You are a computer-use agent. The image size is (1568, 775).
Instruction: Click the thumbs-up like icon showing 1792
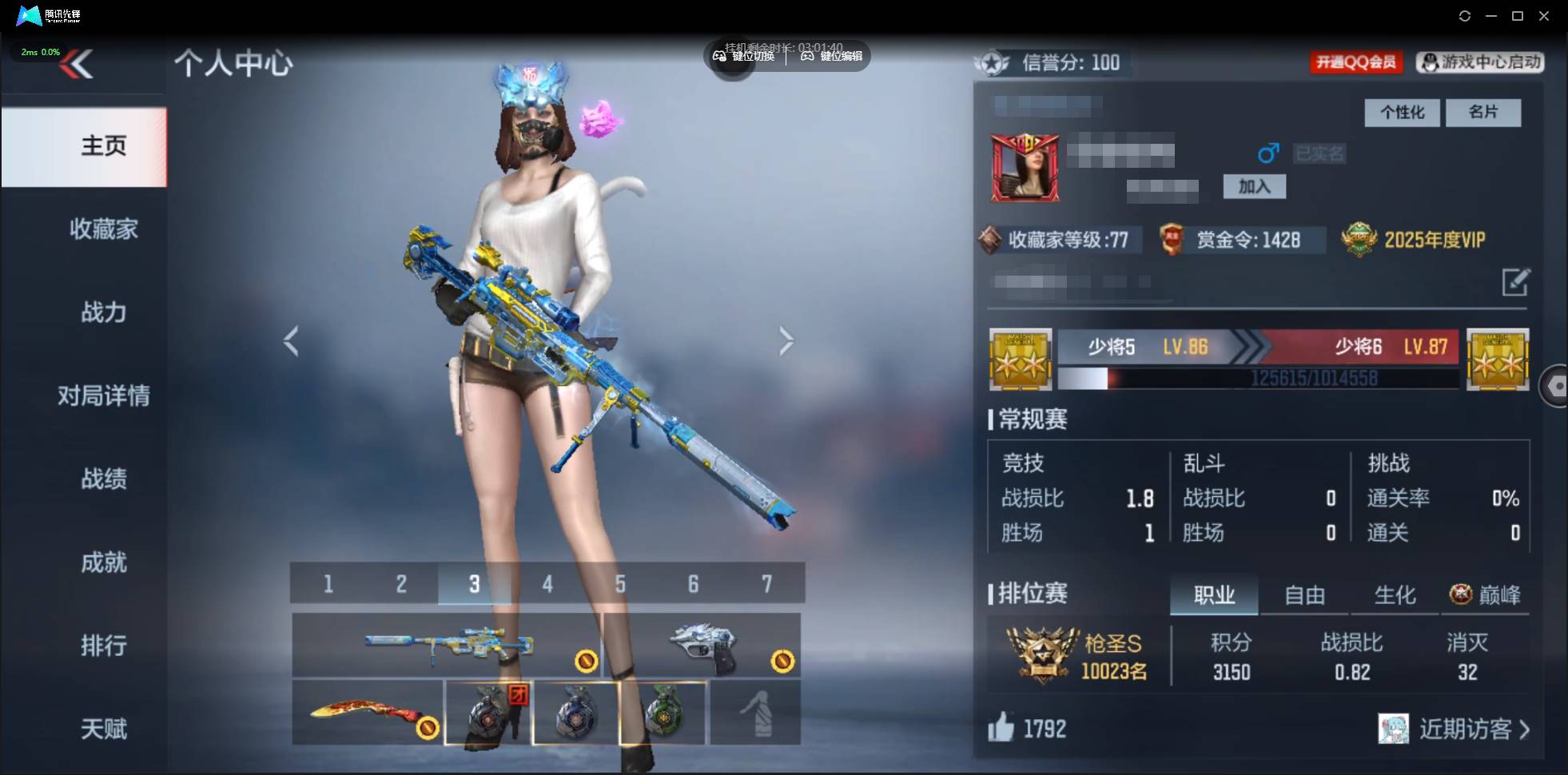1003,729
